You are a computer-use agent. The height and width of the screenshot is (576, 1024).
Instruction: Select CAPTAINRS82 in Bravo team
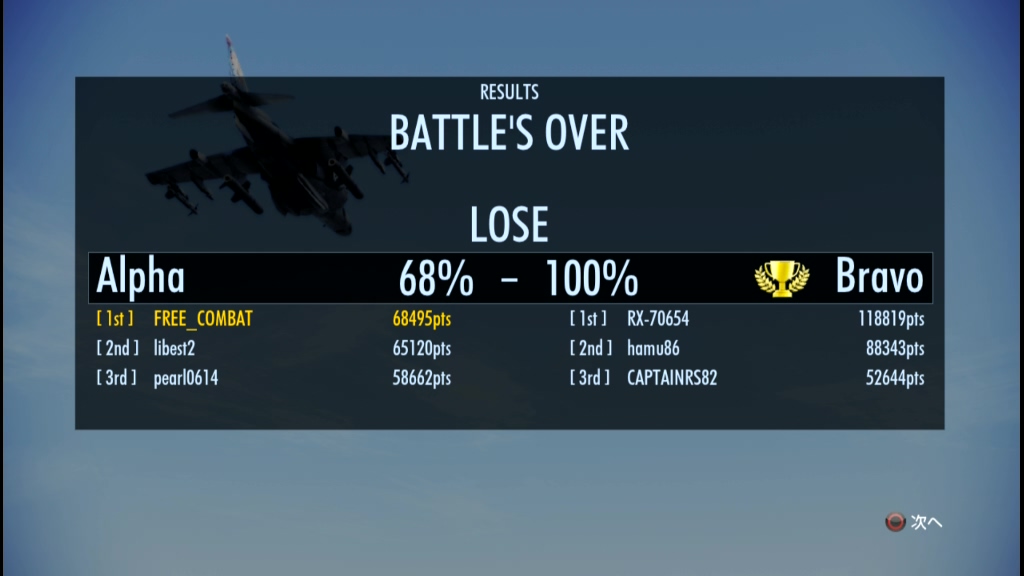672,378
